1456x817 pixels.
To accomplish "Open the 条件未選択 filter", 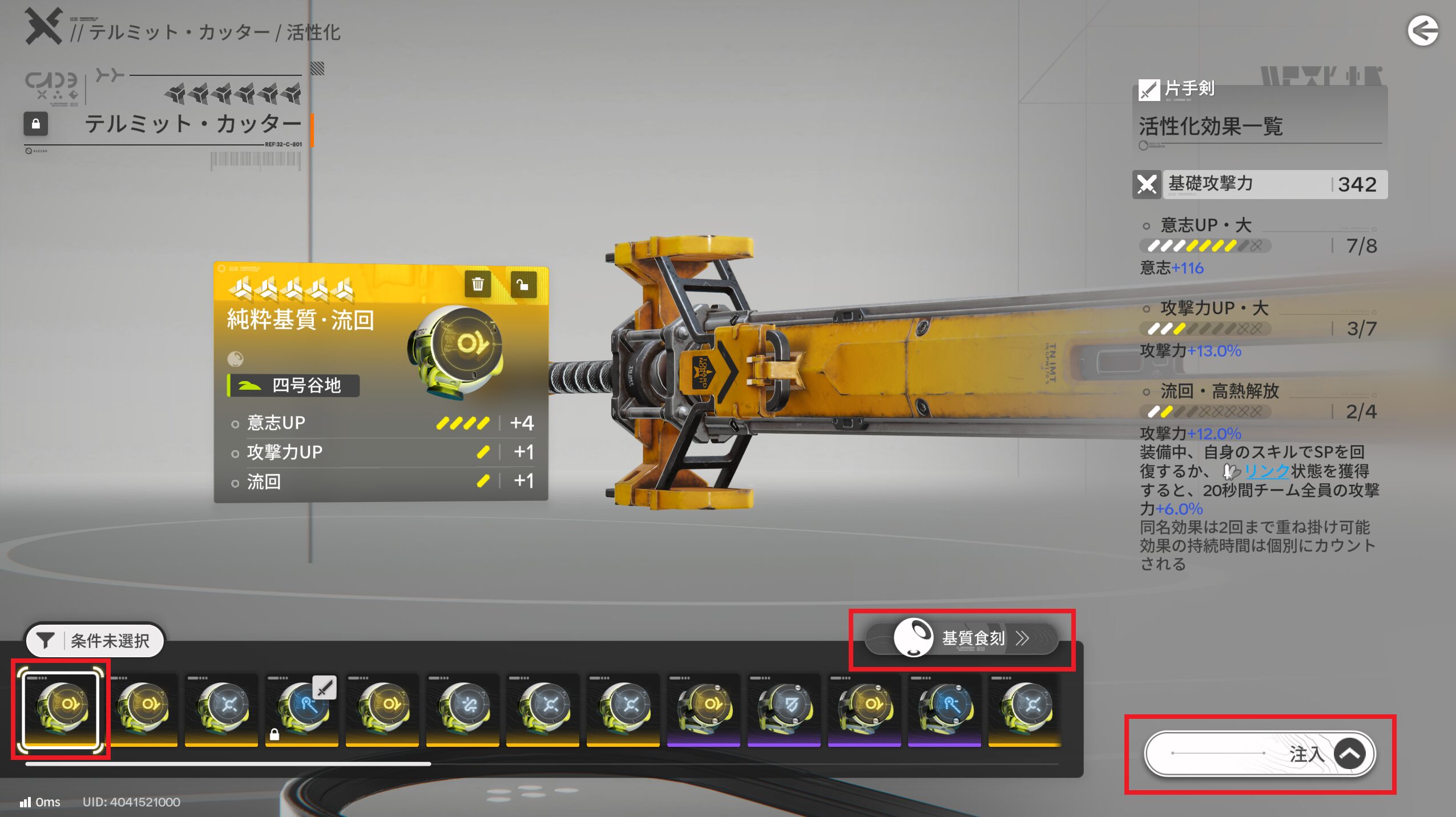I will [x=95, y=640].
